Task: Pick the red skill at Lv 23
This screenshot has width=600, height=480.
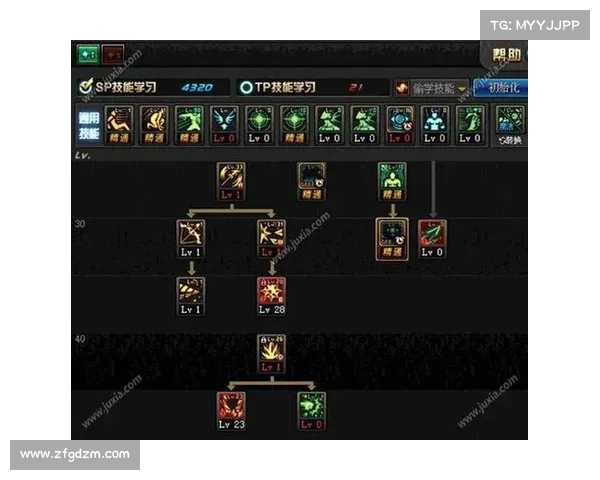Action: pos(232,406)
